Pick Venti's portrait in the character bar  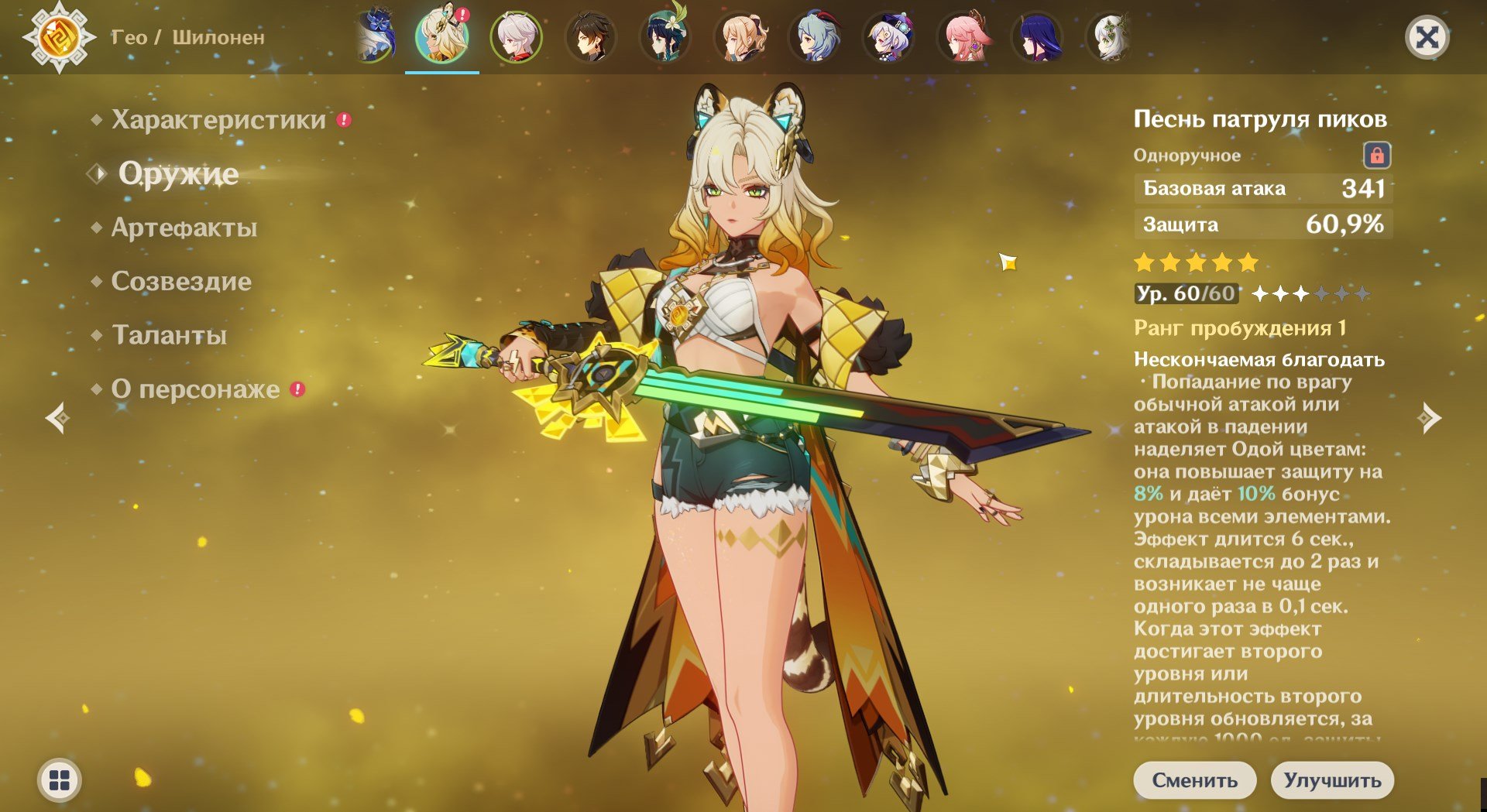(665, 36)
